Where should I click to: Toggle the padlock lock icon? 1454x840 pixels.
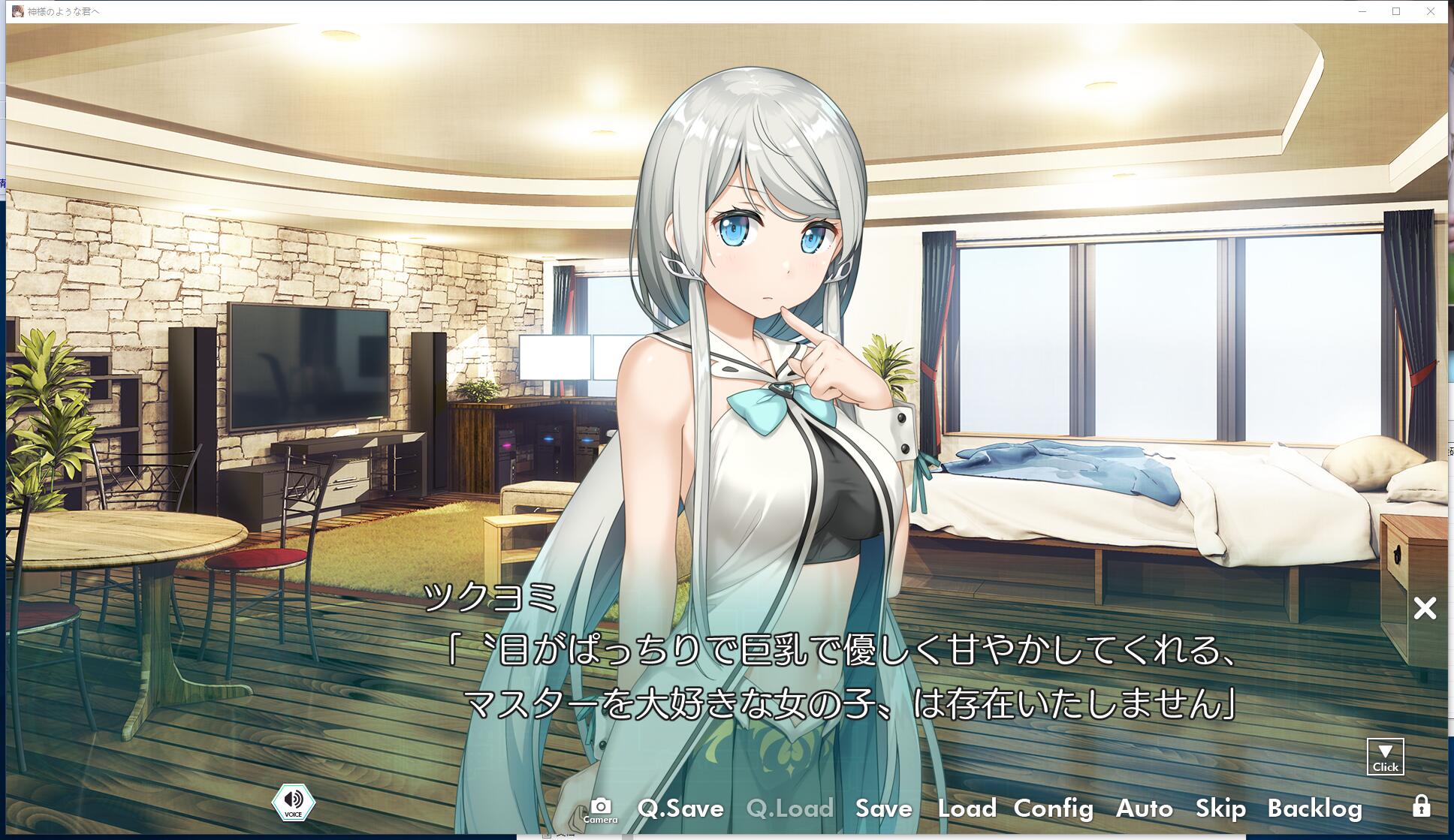(1421, 806)
